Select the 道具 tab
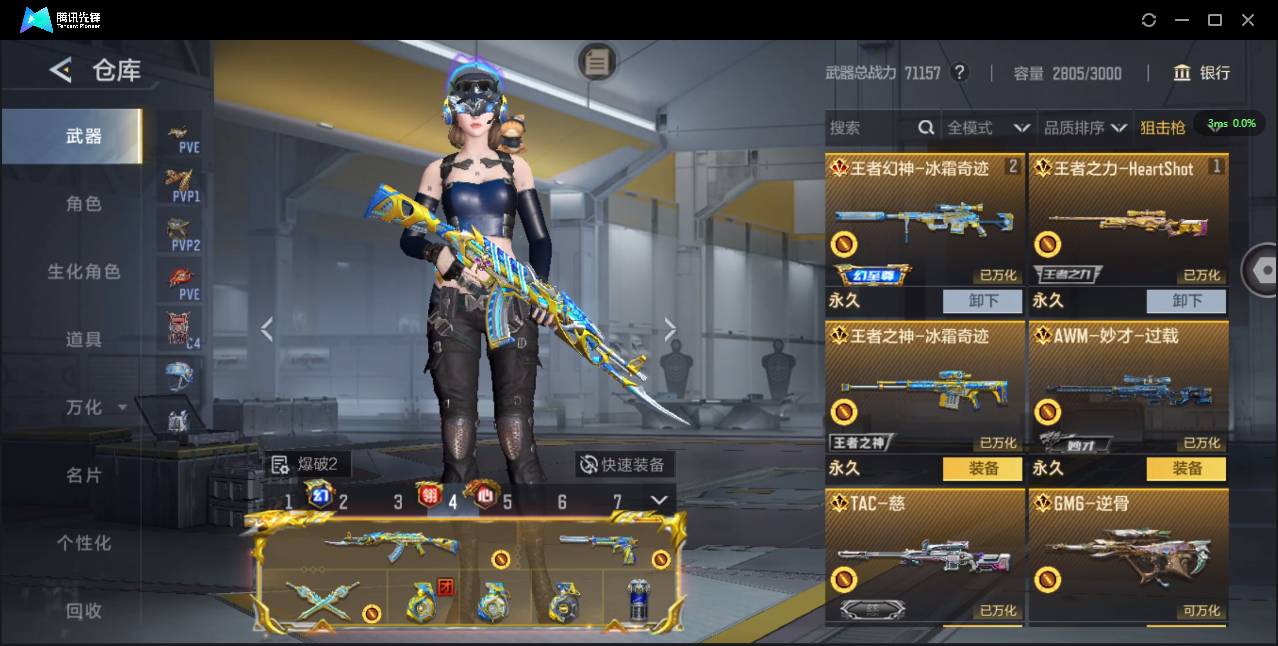 click(84, 340)
